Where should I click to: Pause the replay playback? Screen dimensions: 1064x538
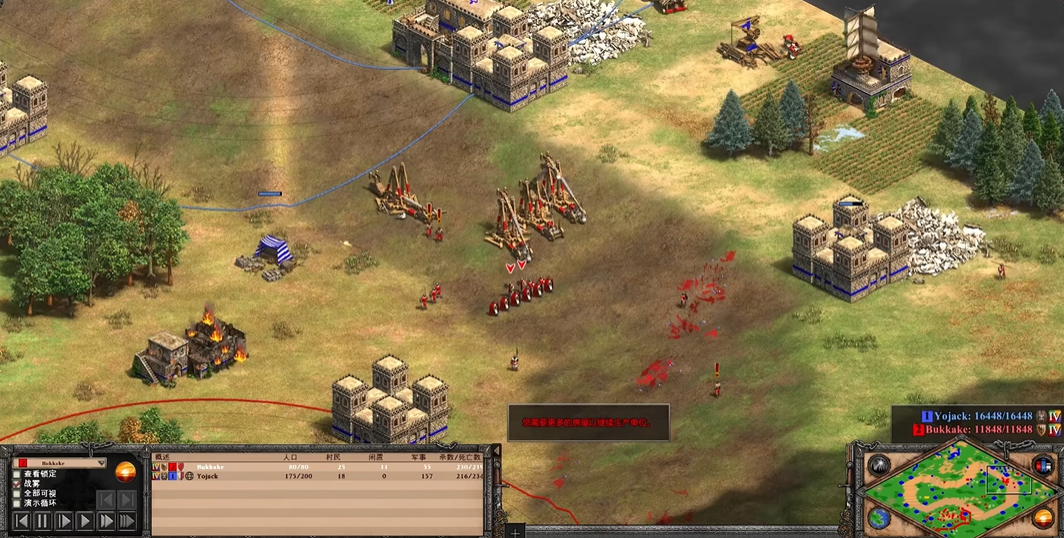tap(42, 521)
